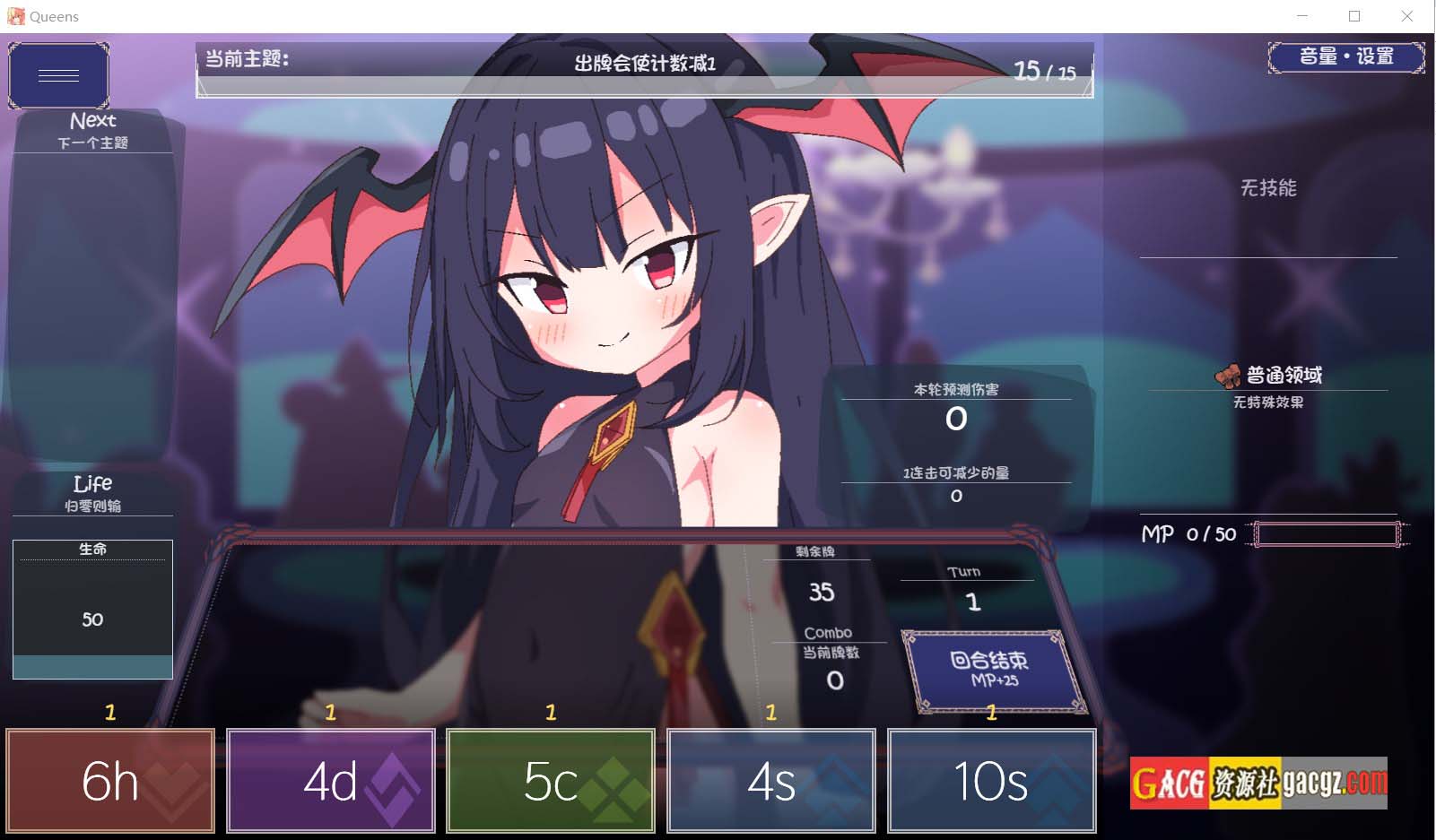Choose the 5c card
The image size is (1436, 840).
coord(551,781)
